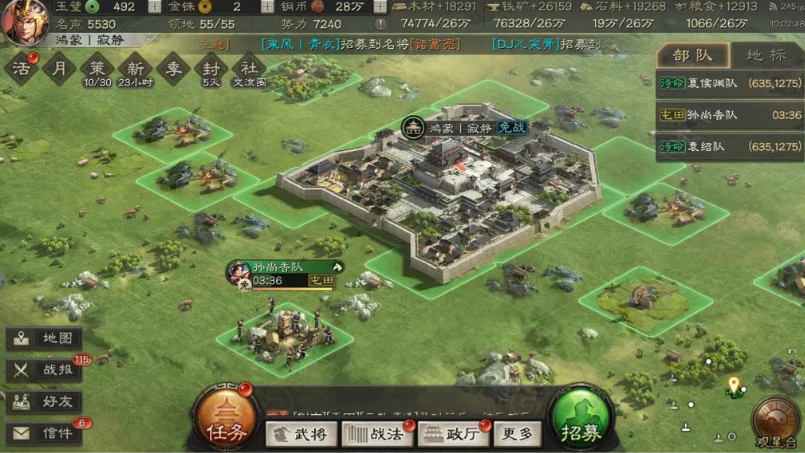Image resolution: width=805 pixels, height=453 pixels.
Task: Open the 武将 generals menu
Action: click(302, 434)
